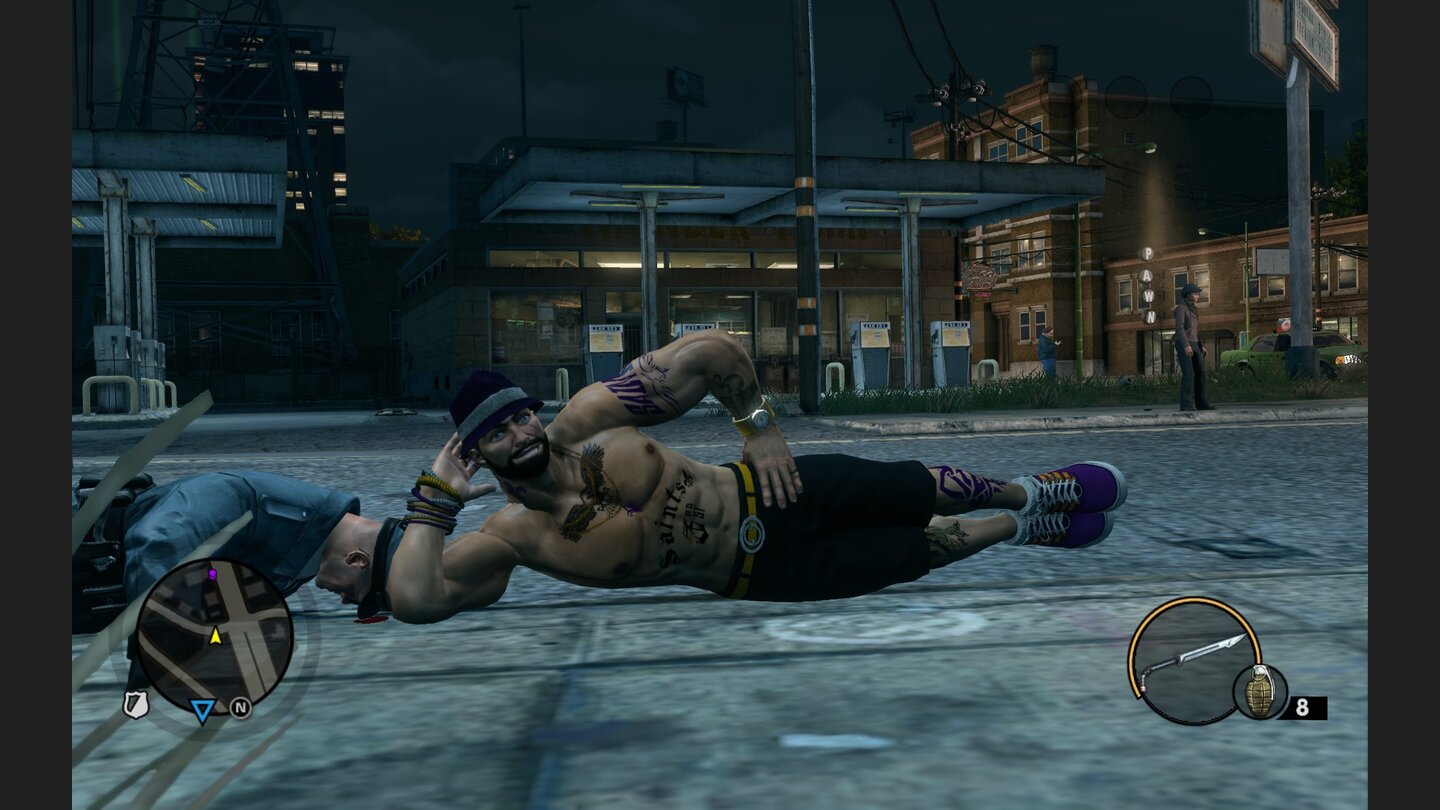Click the blue triangle marker on minimap edge
Image resolution: width=1440 pixels, height=810 pixels.
[202, 711]
